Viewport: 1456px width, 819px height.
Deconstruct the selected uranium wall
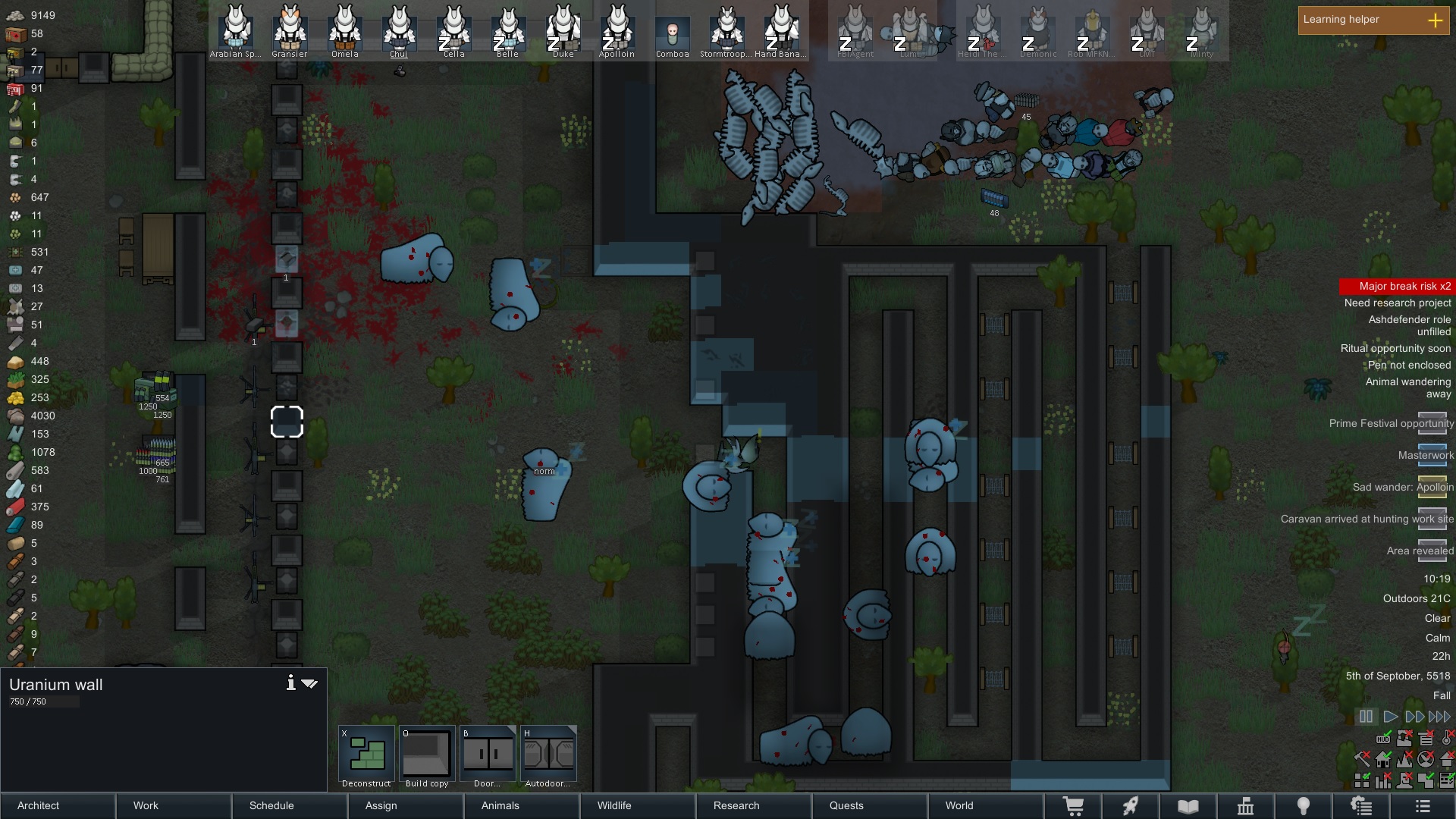pos(366,756)
